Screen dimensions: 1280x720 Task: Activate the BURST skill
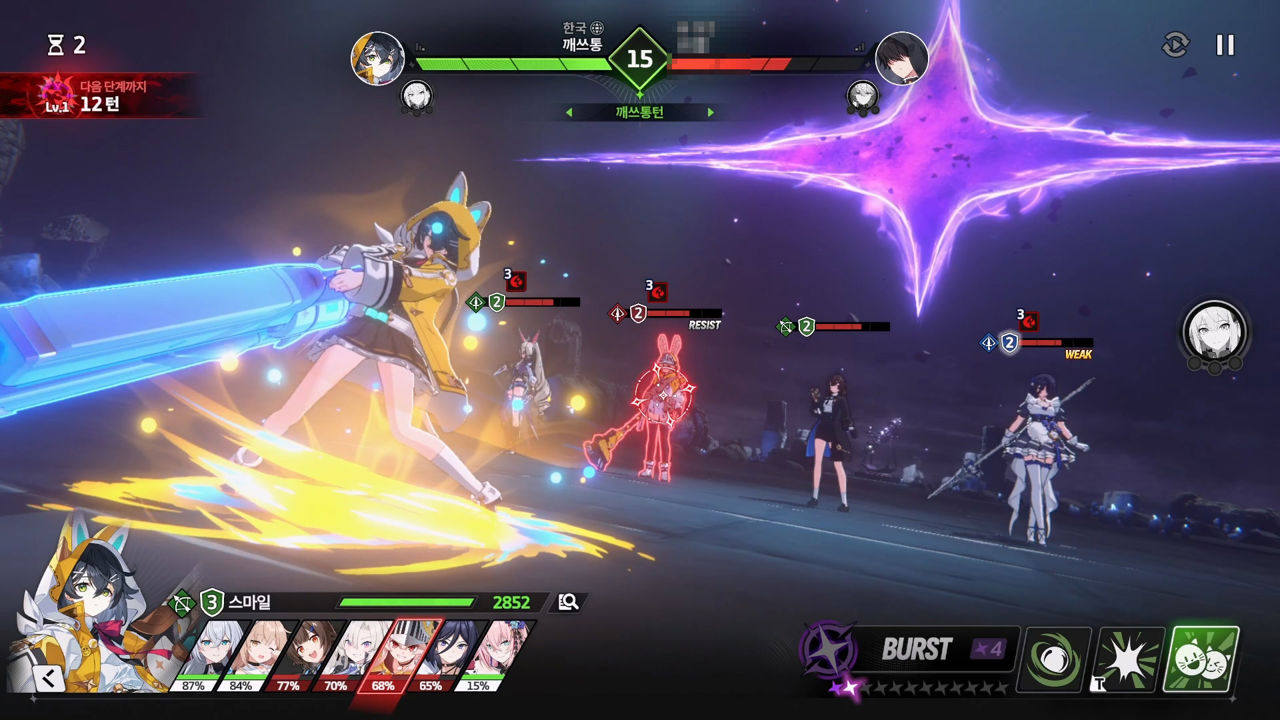[x=915, y=650]
